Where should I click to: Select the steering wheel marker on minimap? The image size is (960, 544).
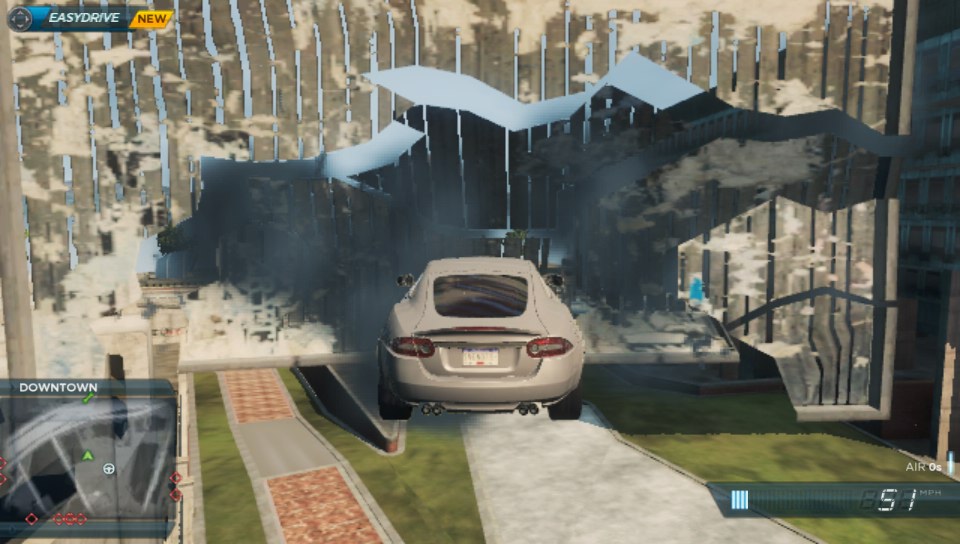[x=109, y=468]
